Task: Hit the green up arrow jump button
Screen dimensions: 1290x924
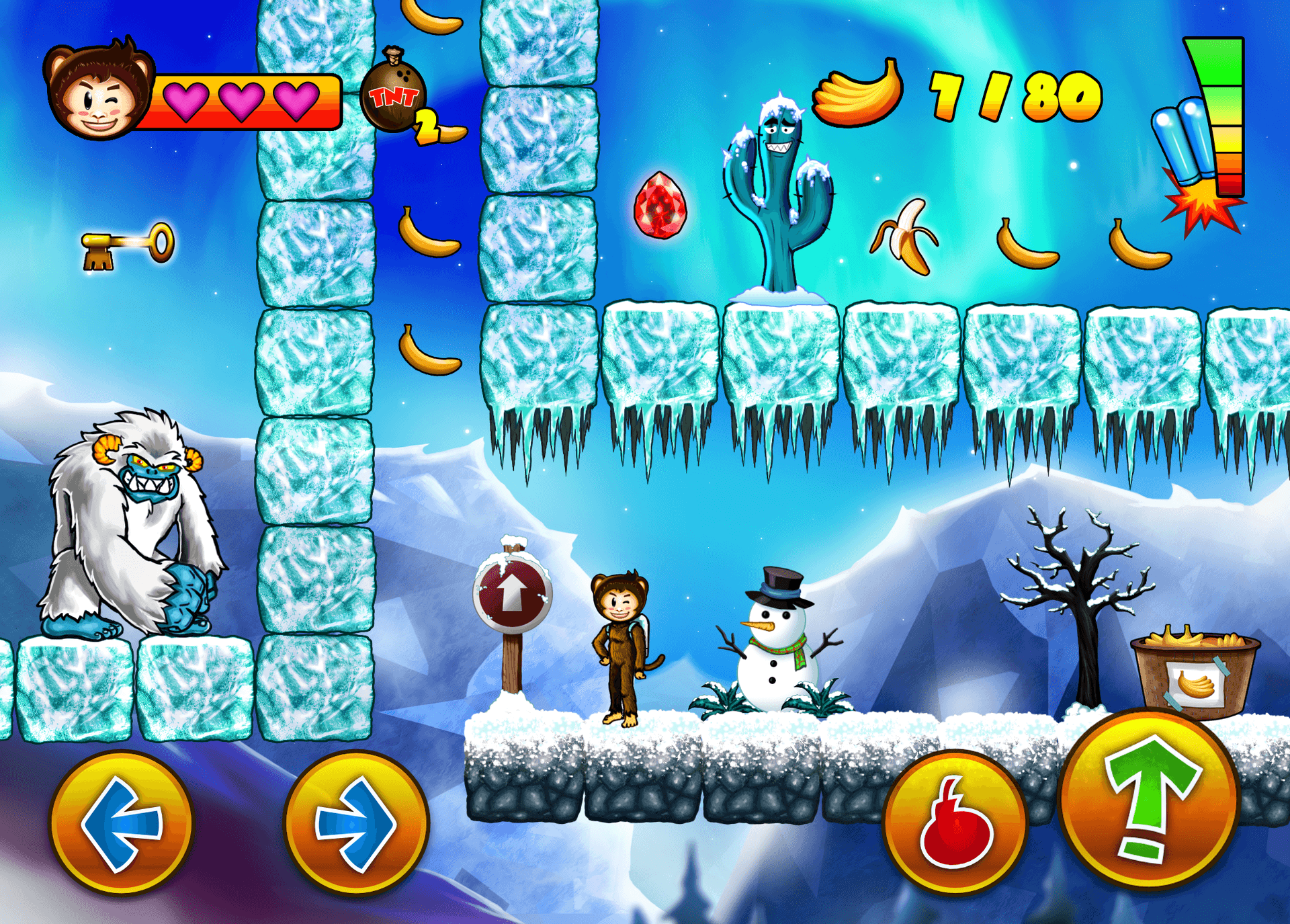Action: pos(1150,800)
